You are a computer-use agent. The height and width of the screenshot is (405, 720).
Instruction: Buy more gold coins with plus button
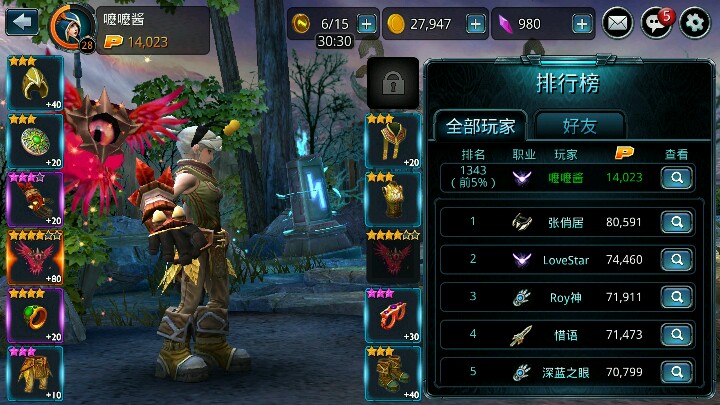click(475, 23)
